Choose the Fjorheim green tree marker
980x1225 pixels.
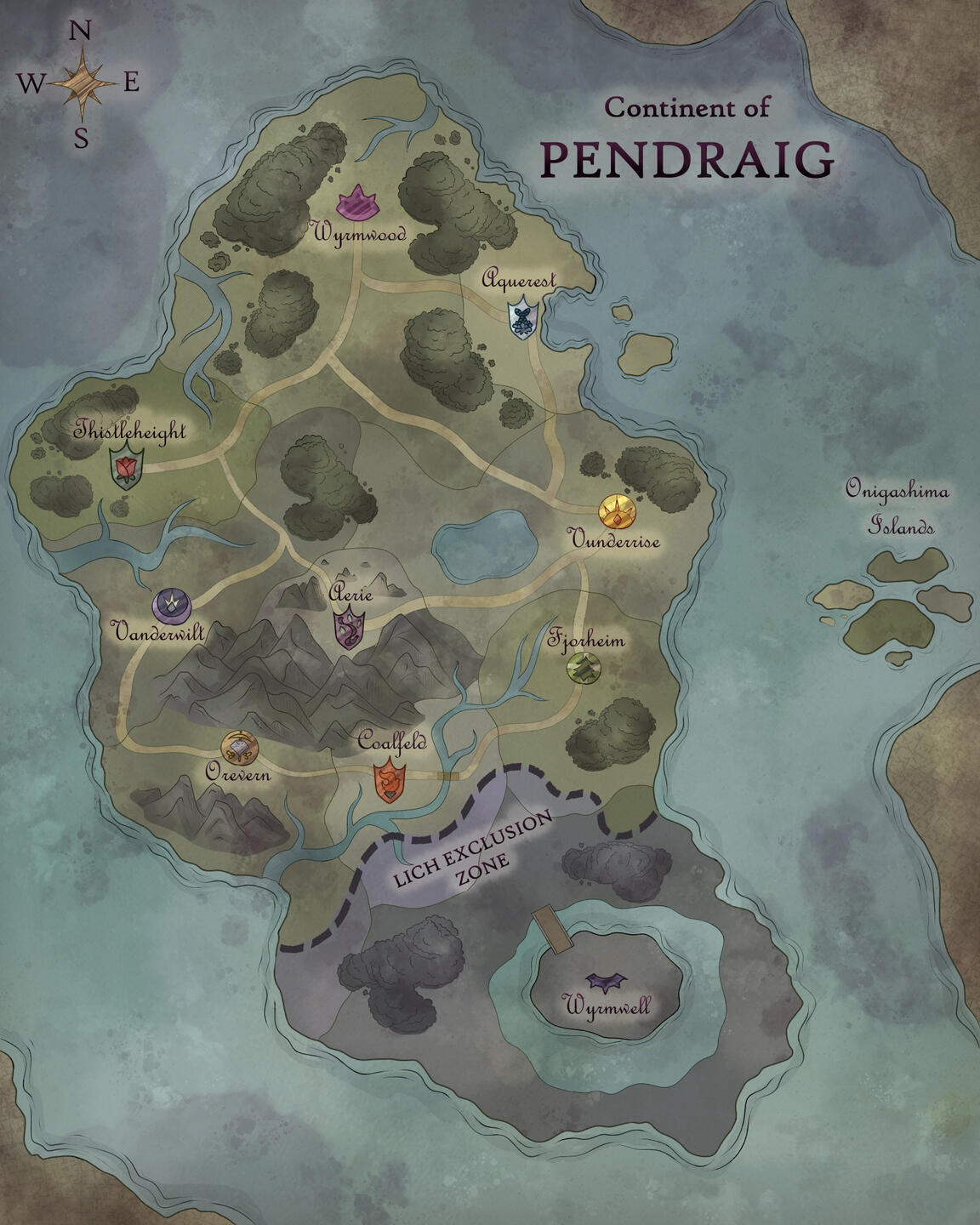click(x=584, y=669)
